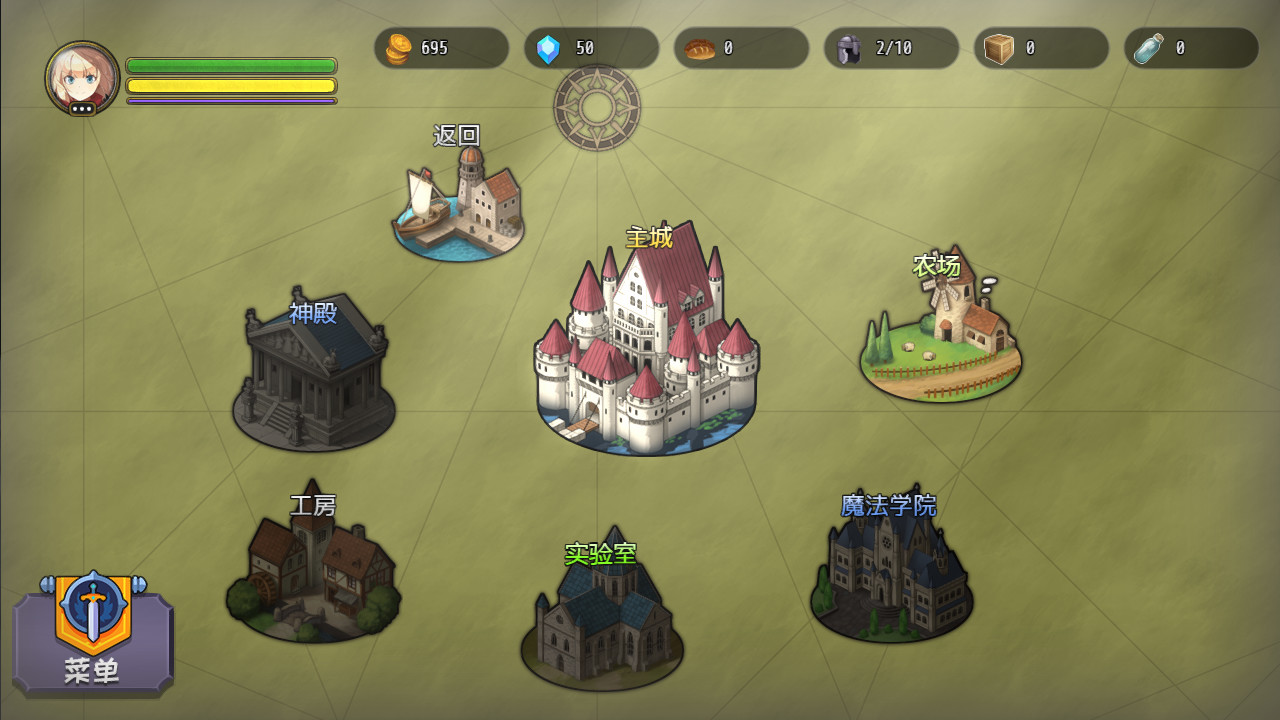This screenshot has width=1280, height=720.
Task: Click the heroine portrait avatar
Action: point(82,78)
